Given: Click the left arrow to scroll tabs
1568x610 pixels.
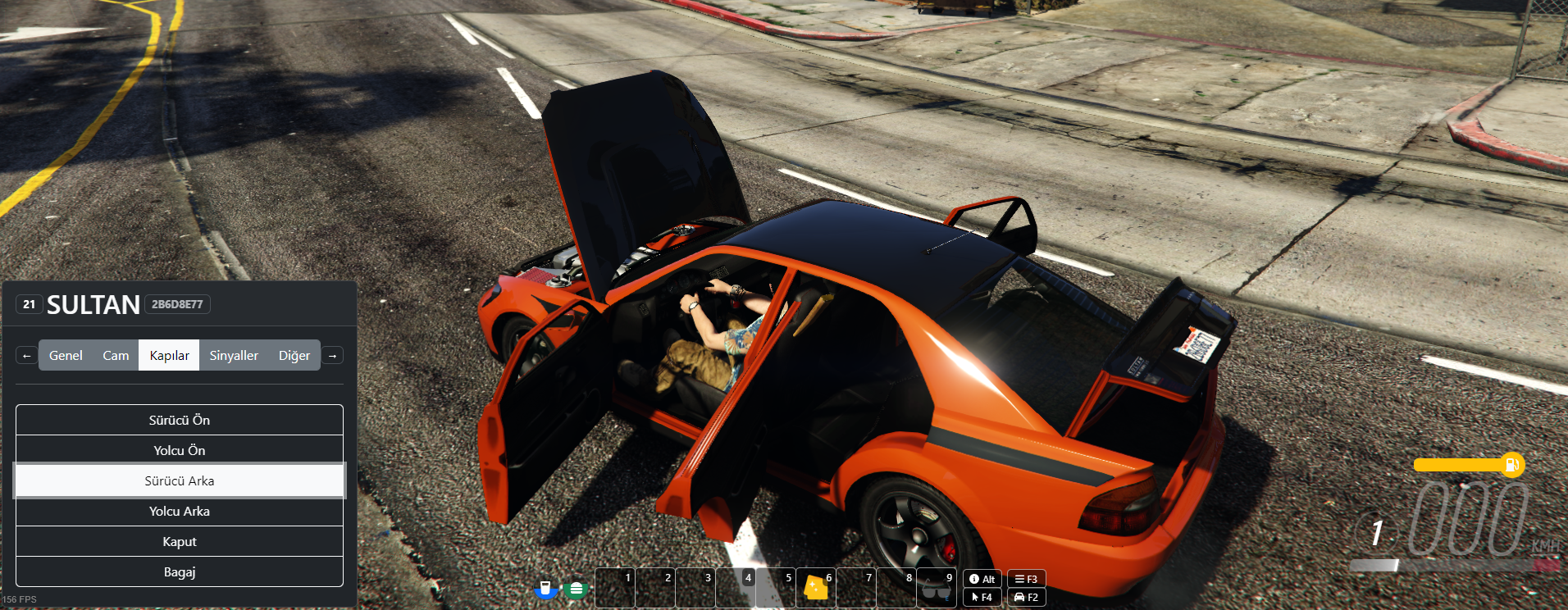Looking at the screenshot, I should 26,354.
